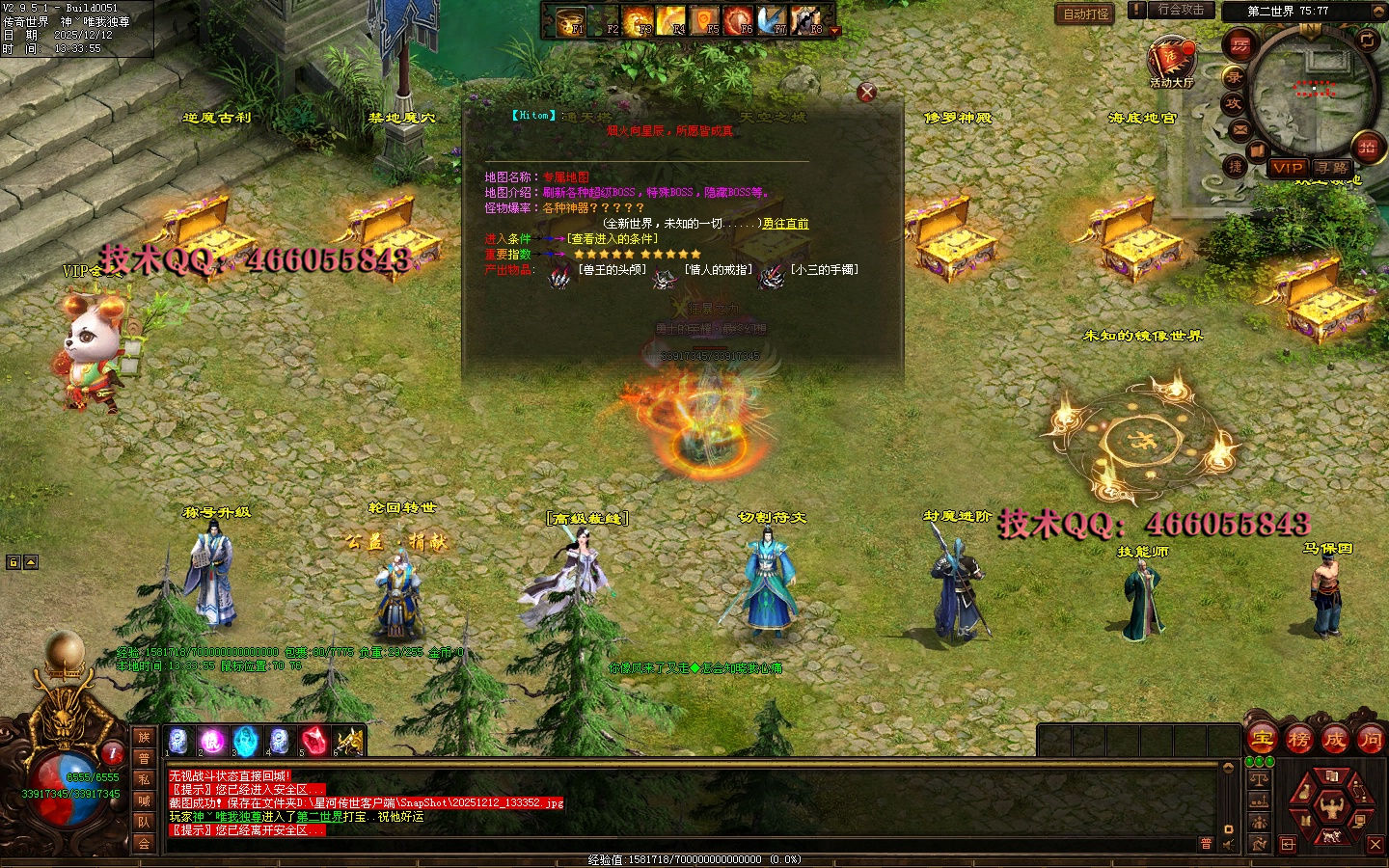
Task: Use the pink orb in quick slot 2
Action: (212, 741)
